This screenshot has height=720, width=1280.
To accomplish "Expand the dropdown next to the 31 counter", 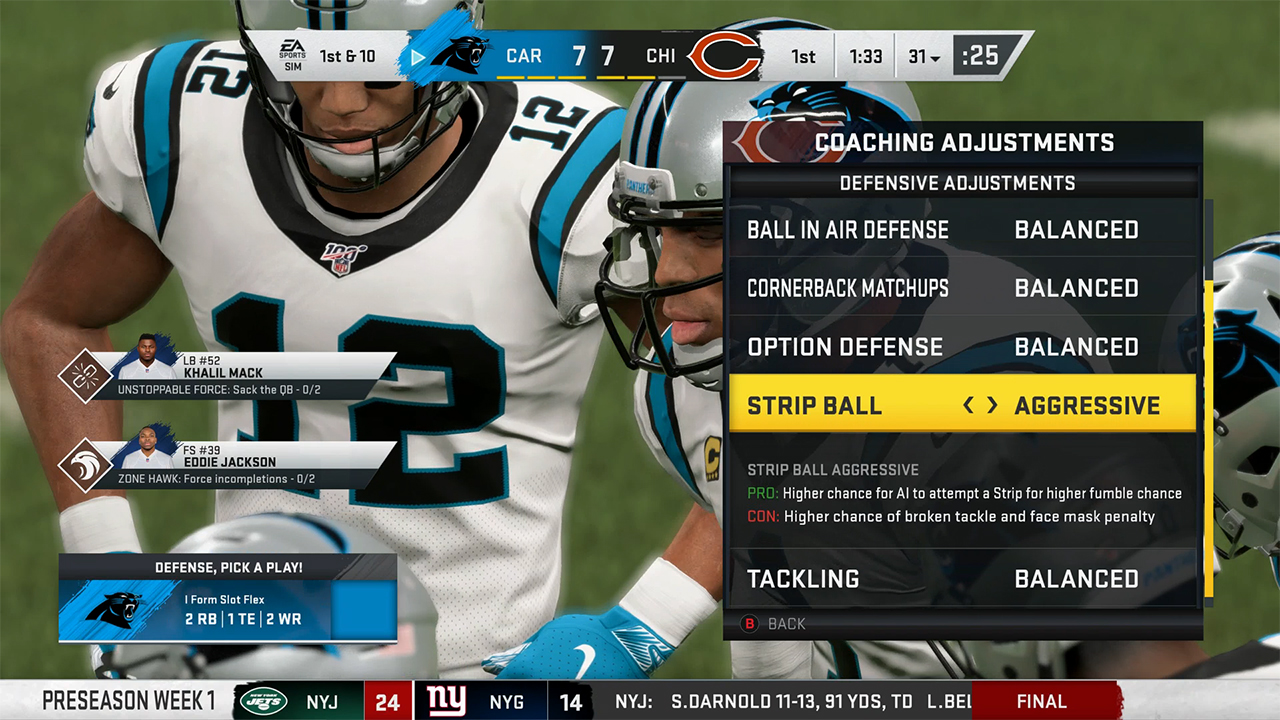I will (x=934, y=56).
